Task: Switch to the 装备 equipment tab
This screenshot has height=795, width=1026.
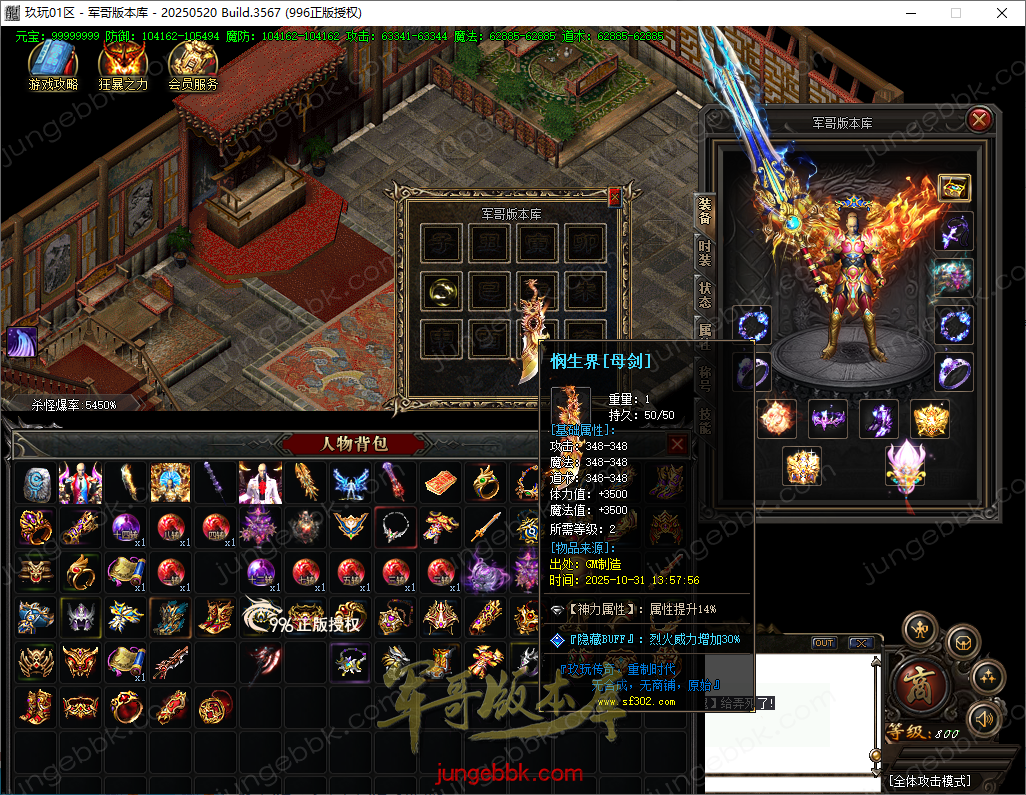Action: [705, 211]
